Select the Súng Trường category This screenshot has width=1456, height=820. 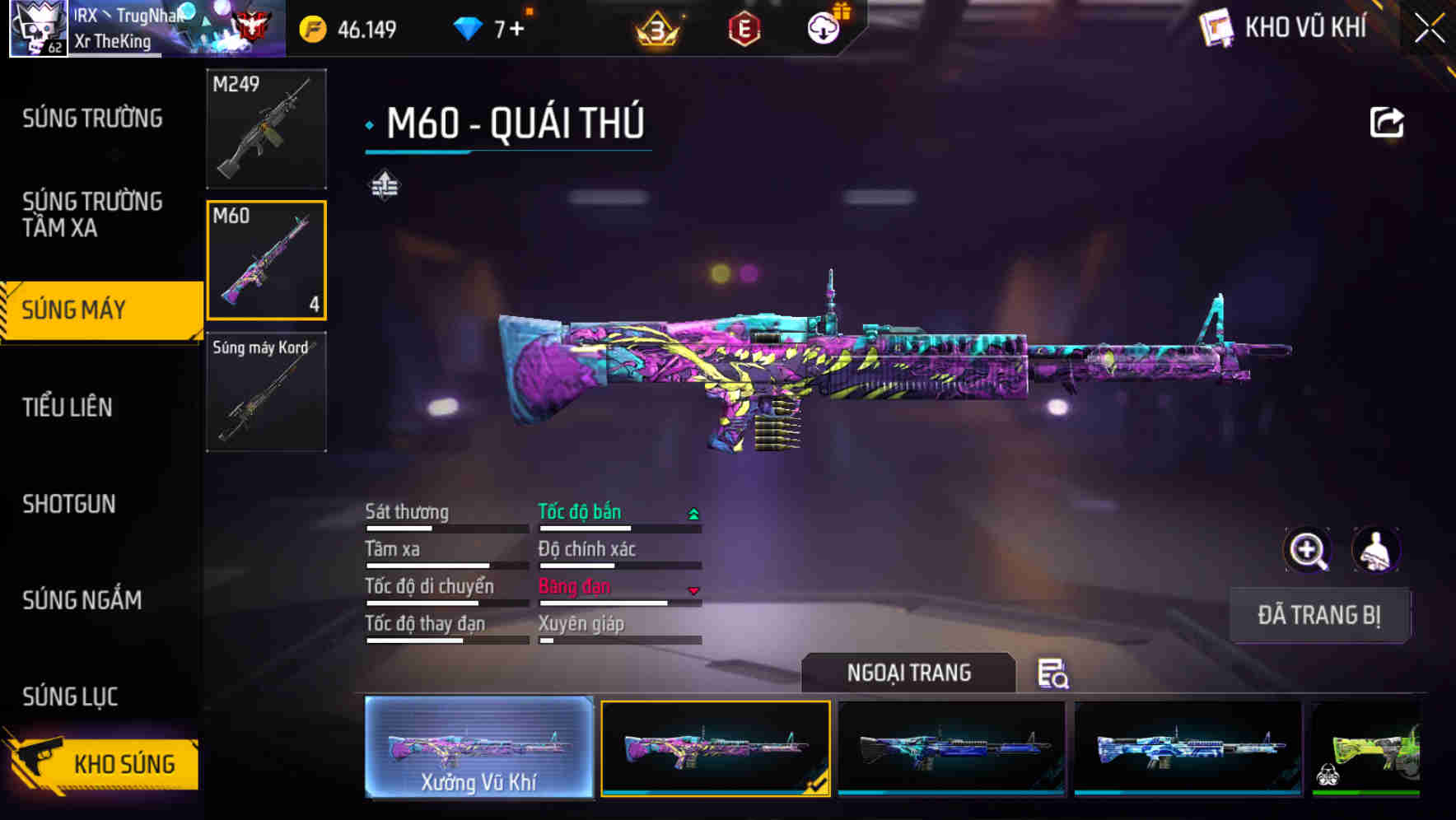92,119
